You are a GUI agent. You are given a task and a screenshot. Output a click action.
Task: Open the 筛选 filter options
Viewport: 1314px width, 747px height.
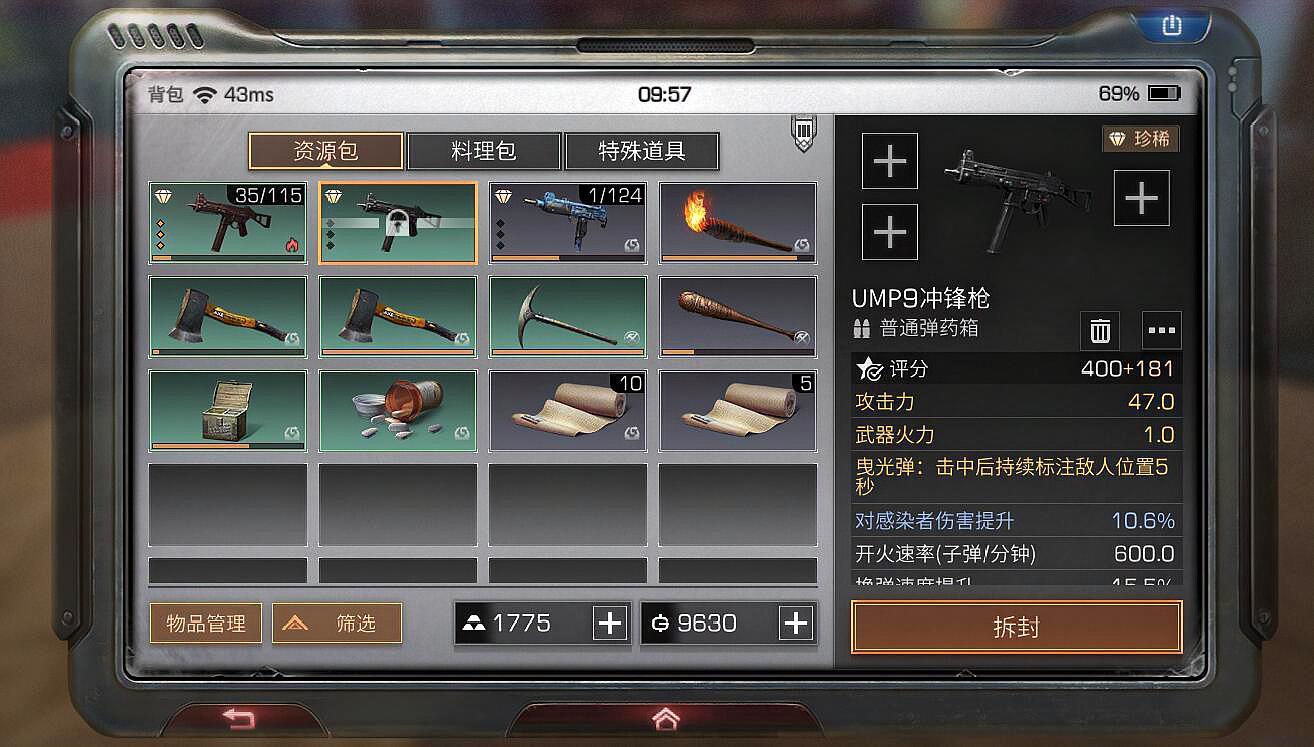point(336,622)
